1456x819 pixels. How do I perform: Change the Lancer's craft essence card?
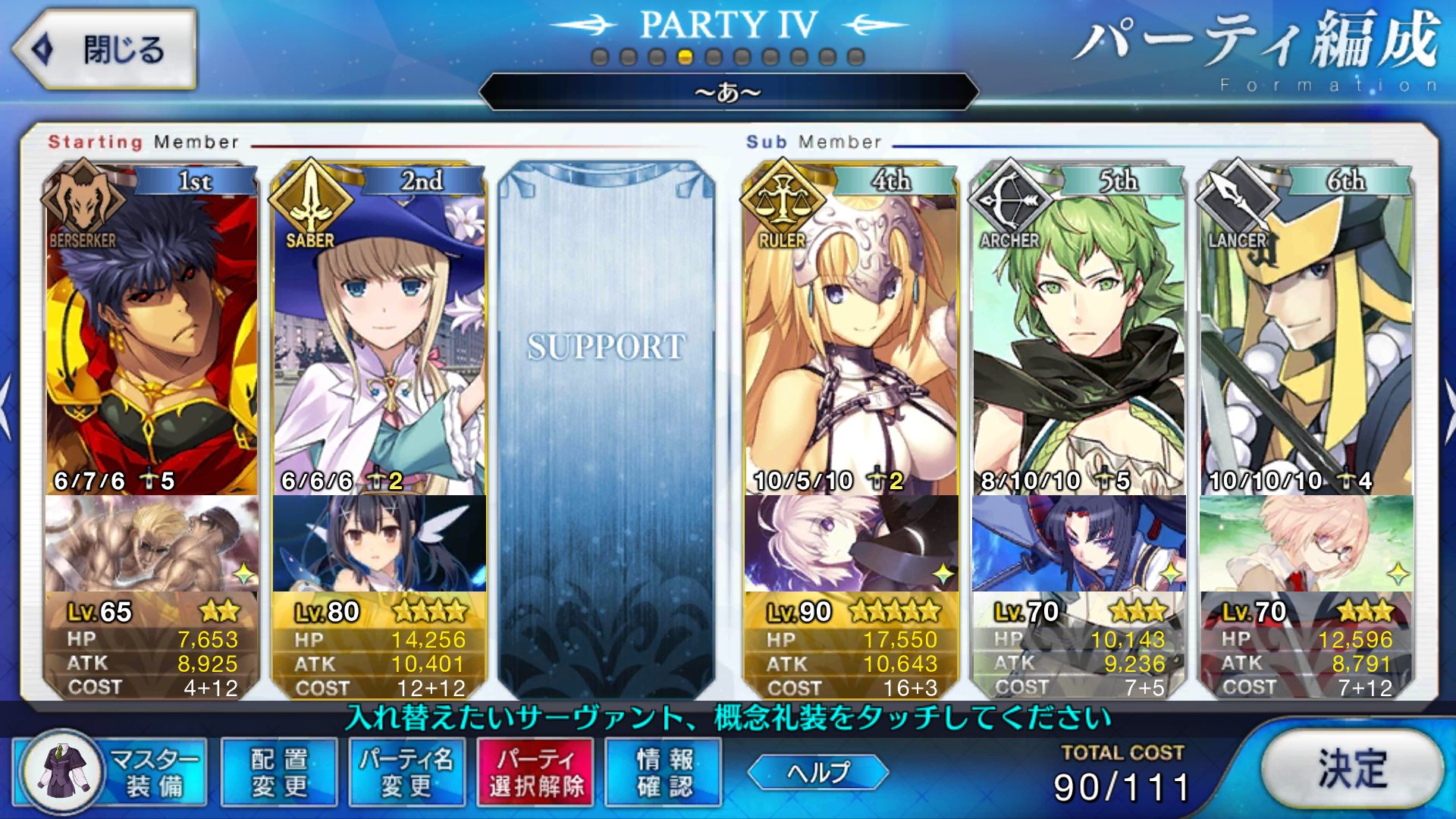point(1306,543)
